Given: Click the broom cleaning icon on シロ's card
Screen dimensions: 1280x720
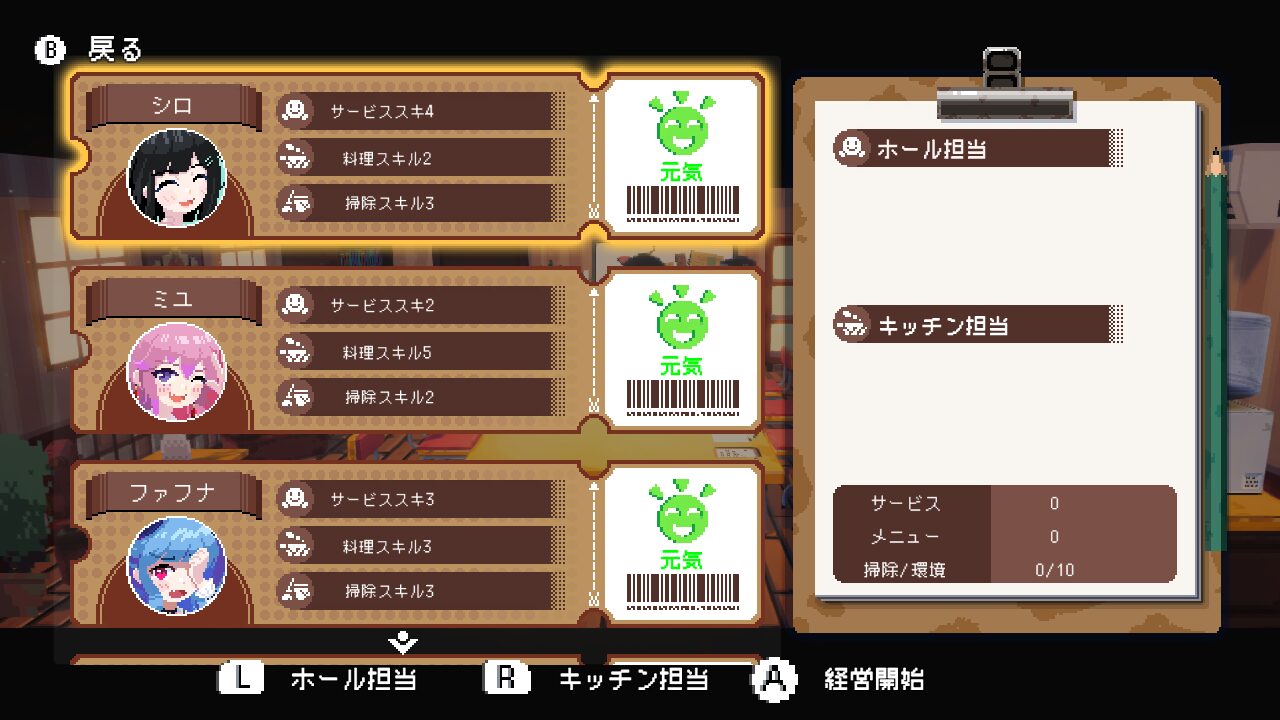Looking at the screenshot, I should (x=295, y=203).
